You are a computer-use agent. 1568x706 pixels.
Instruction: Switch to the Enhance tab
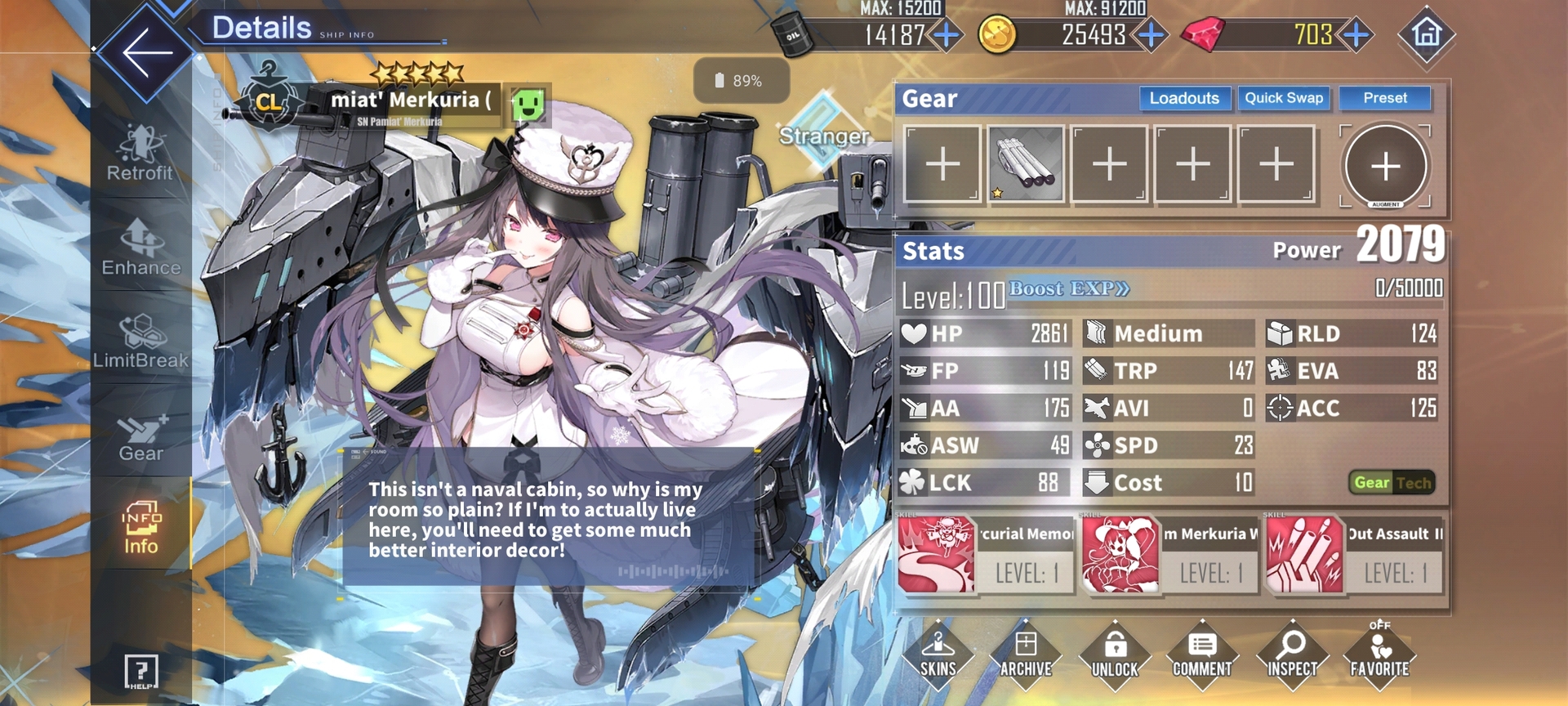point(140,248)
